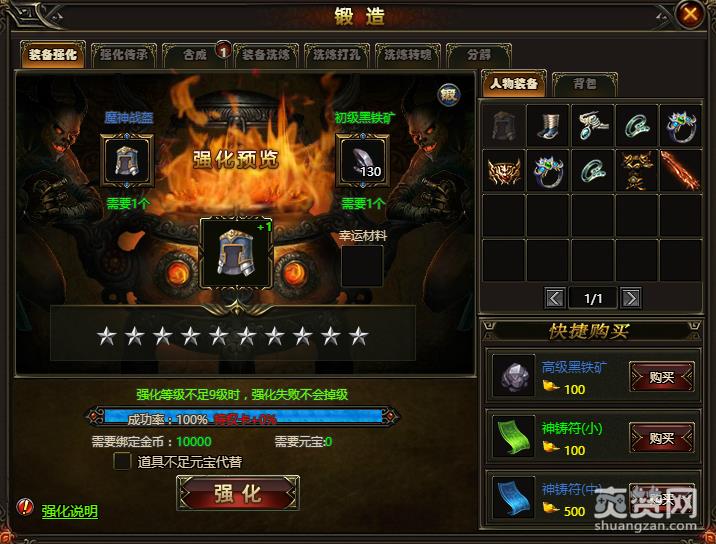This screenshot has height=544, width=716.
Task: Choose the red flaming sword item
Action: [680, 171]
